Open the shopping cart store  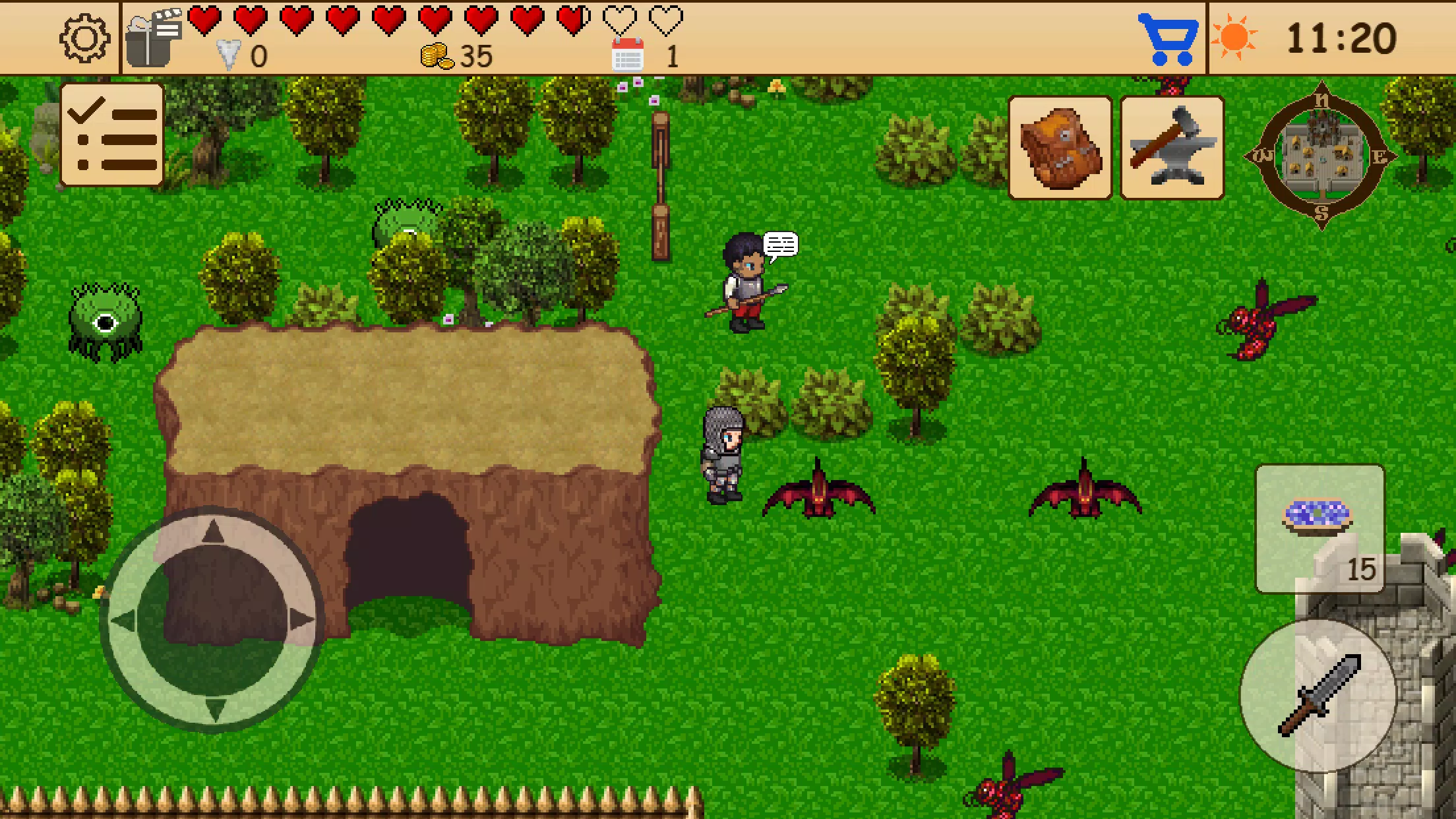tap(1168, 40)
